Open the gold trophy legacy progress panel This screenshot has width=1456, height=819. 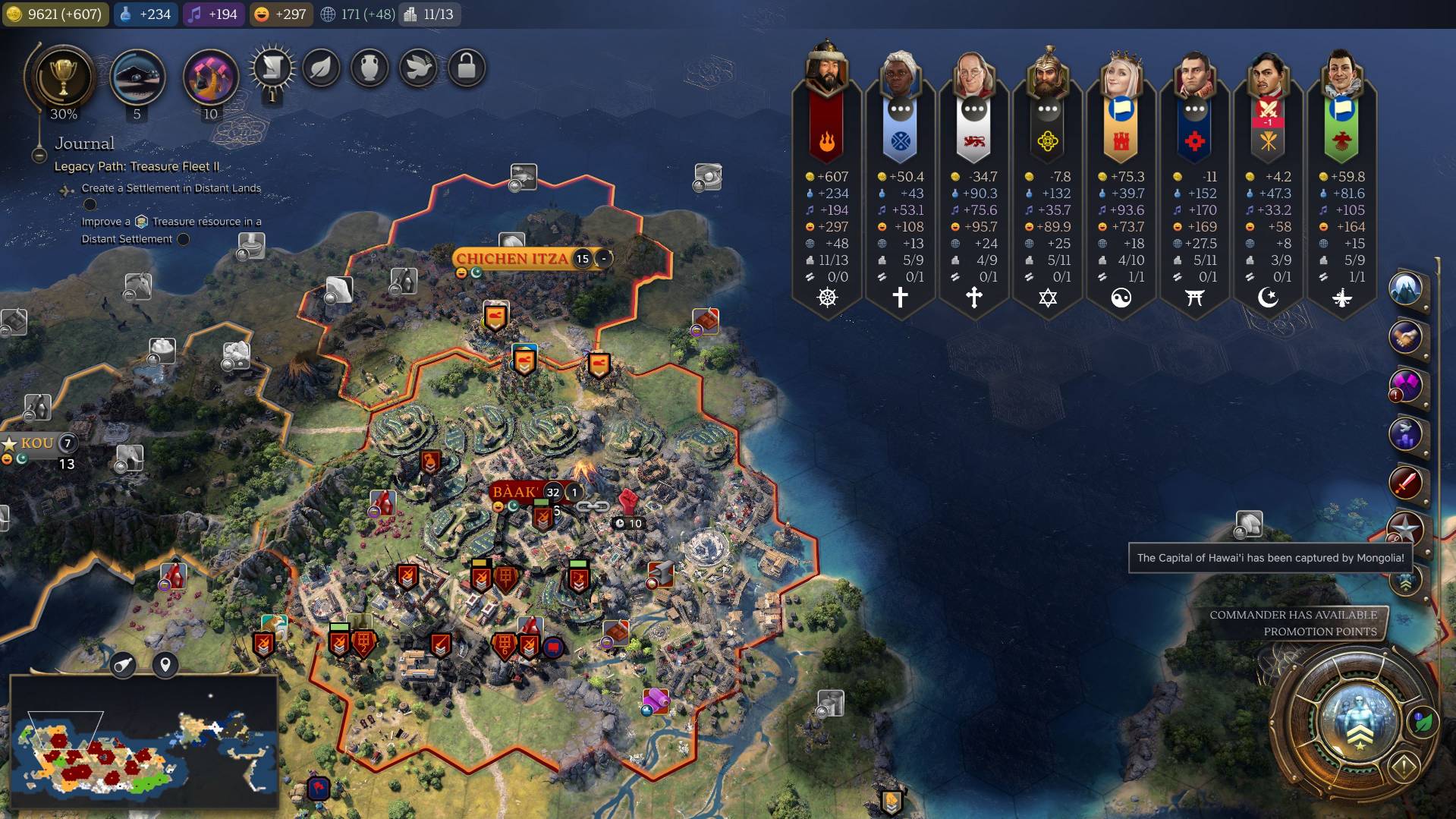click(x=63, y=77)
